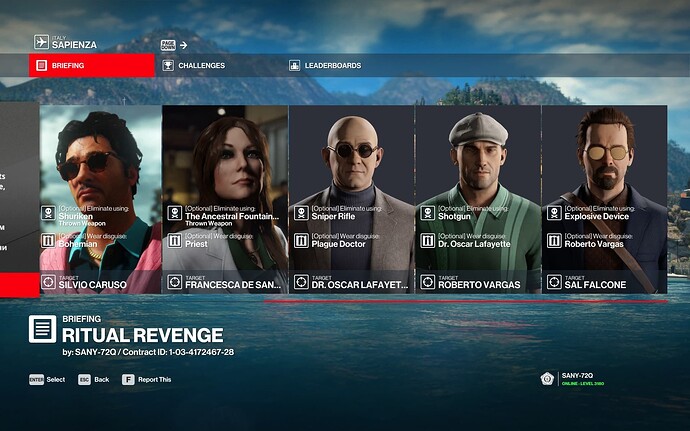Select the Silvio Caruso target card

[x=101, y=199]
